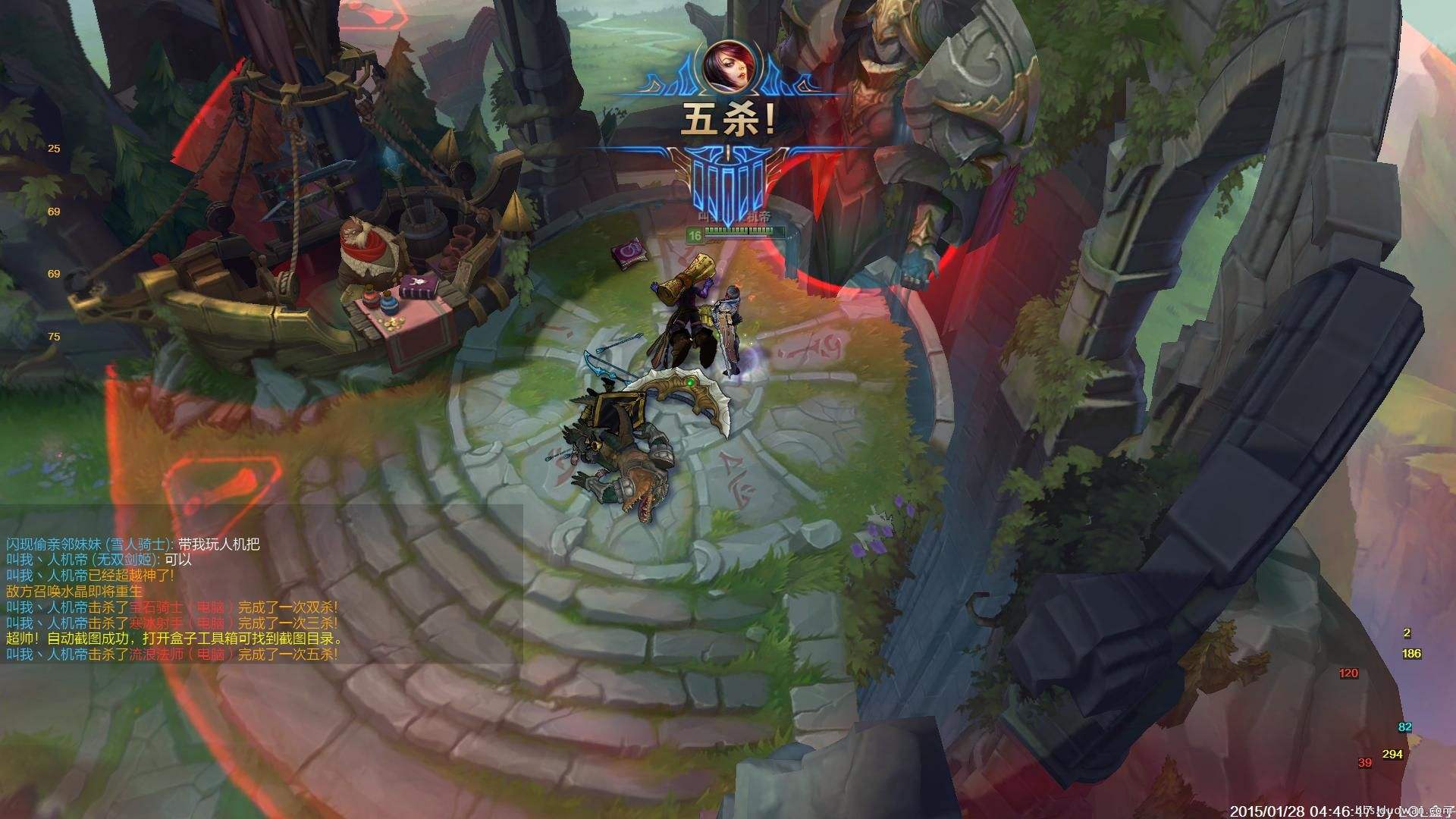Click the chat log panel

(262, 584)
